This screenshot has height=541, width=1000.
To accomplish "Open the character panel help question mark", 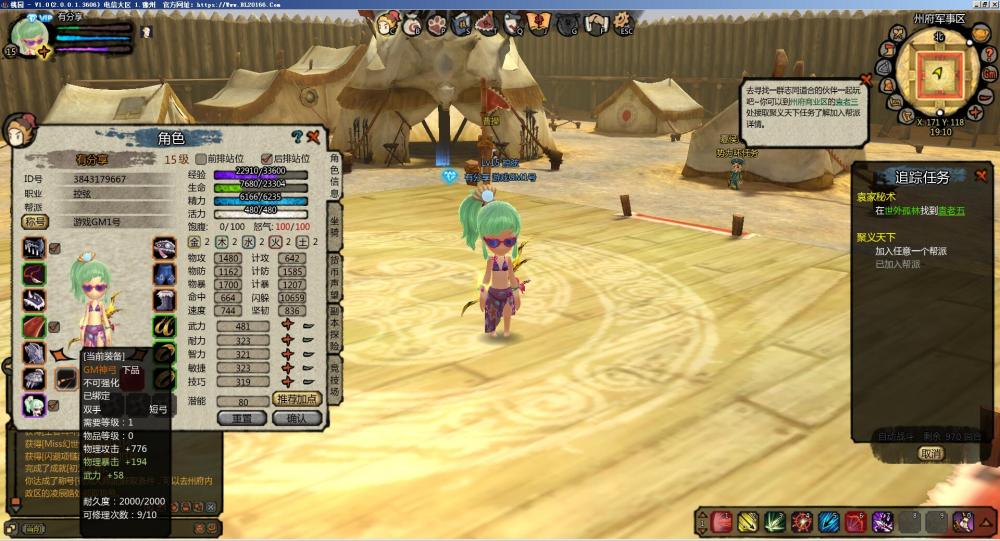I will pos(297,137).
